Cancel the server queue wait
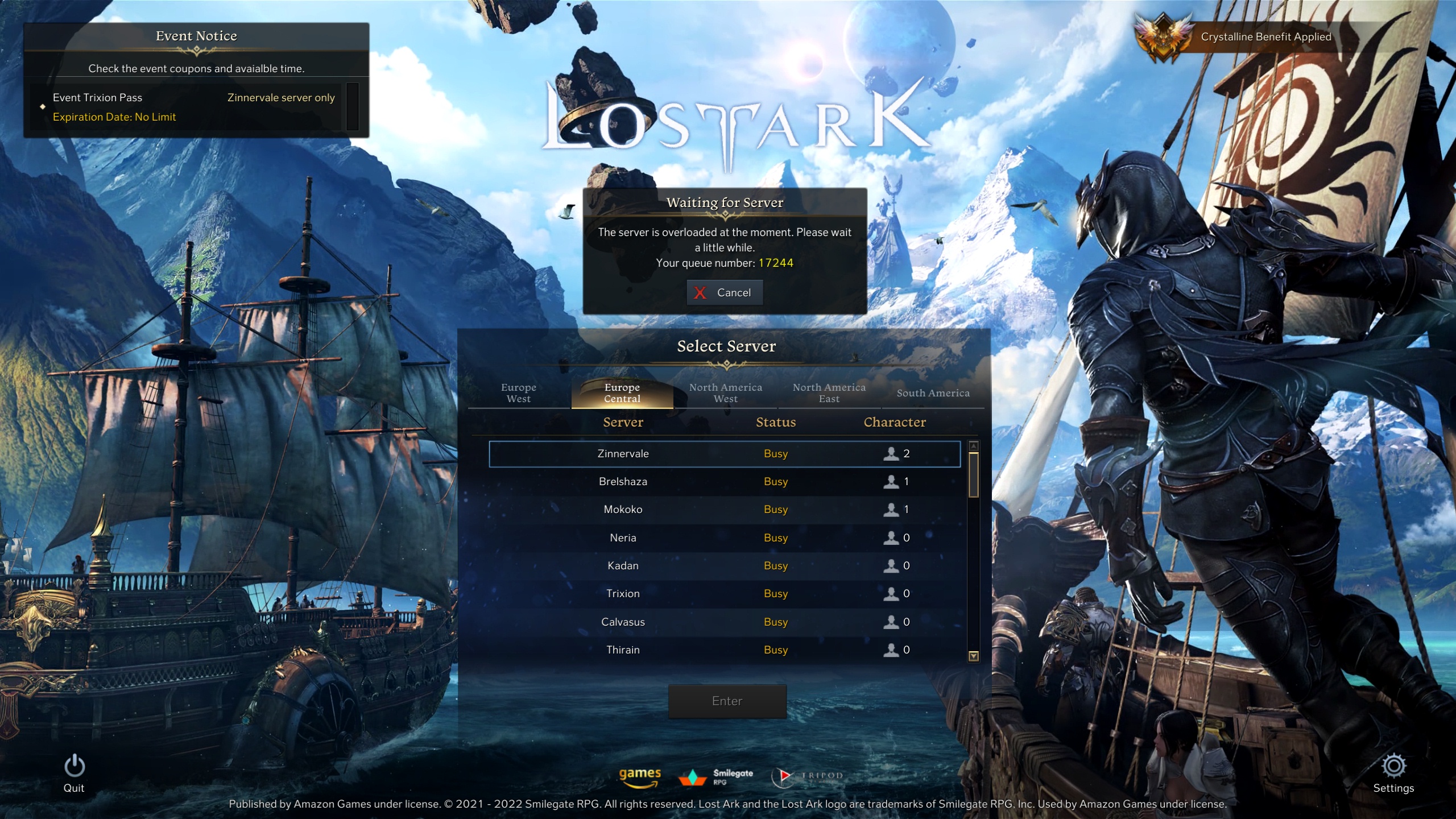The height and width of the screenshot is (819, 1456). point(725,292)
